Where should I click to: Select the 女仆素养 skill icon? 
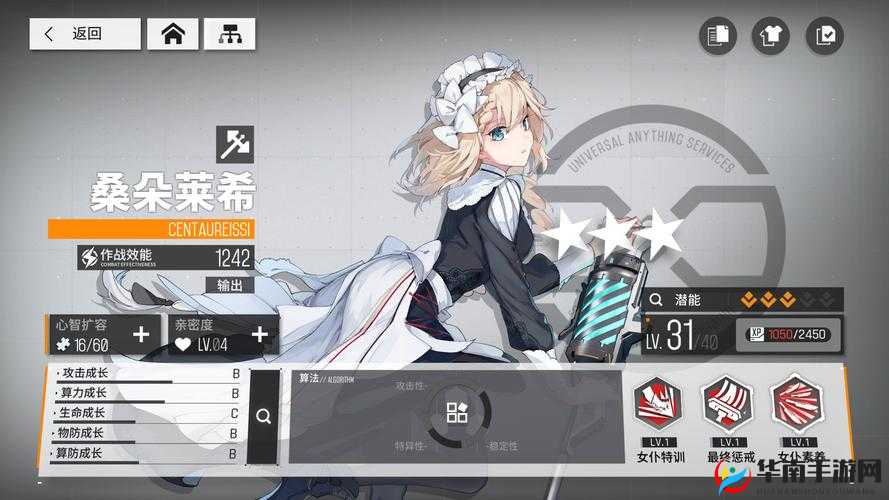(x=796, y=405)
